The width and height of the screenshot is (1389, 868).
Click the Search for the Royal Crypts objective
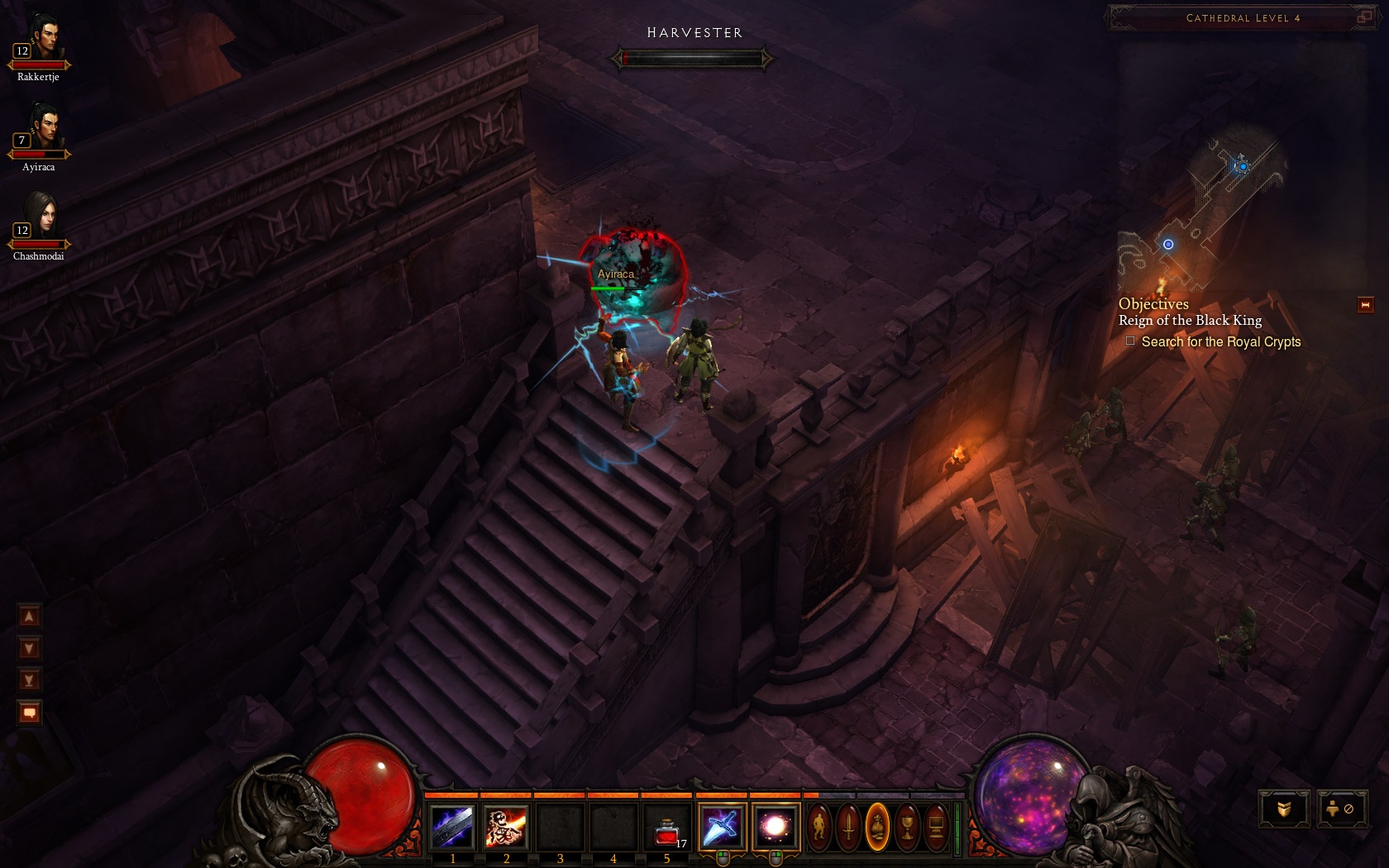pos(1220,341)
